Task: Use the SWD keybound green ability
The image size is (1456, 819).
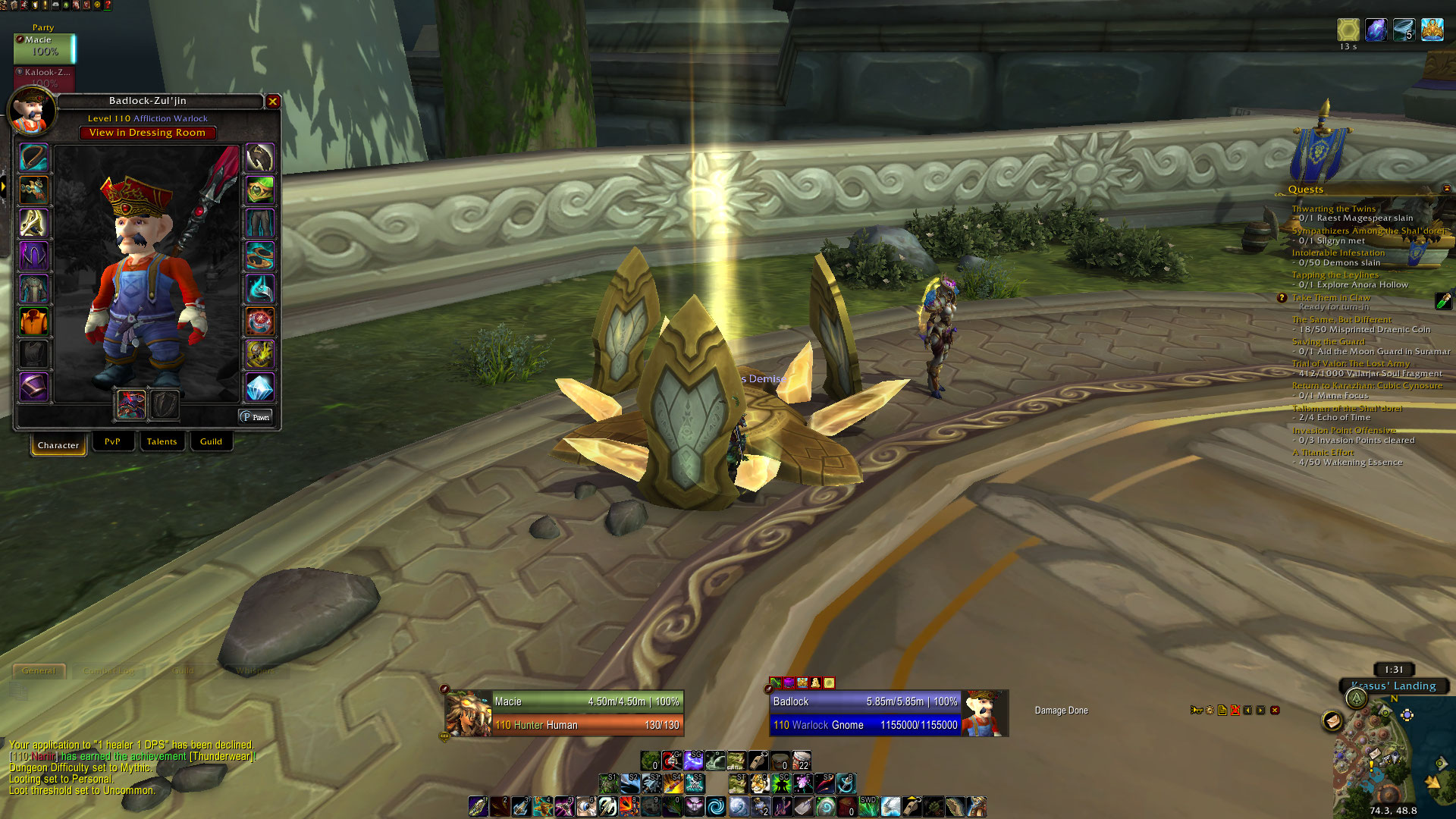Action: coord(869,806)
